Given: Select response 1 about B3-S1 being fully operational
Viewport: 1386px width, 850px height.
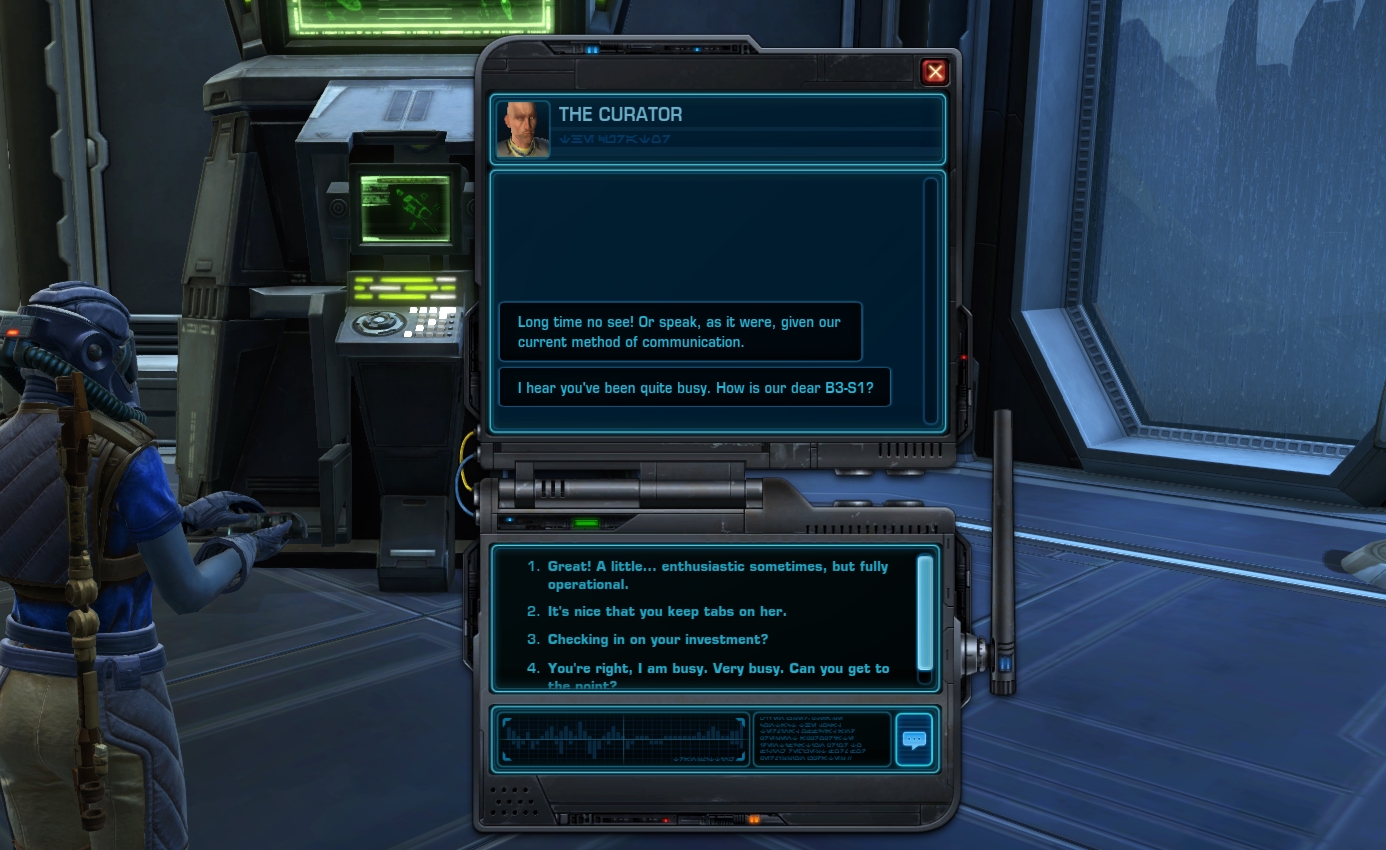Looking at the screenshot, I should pyautogui.click(x=717, y=575).
